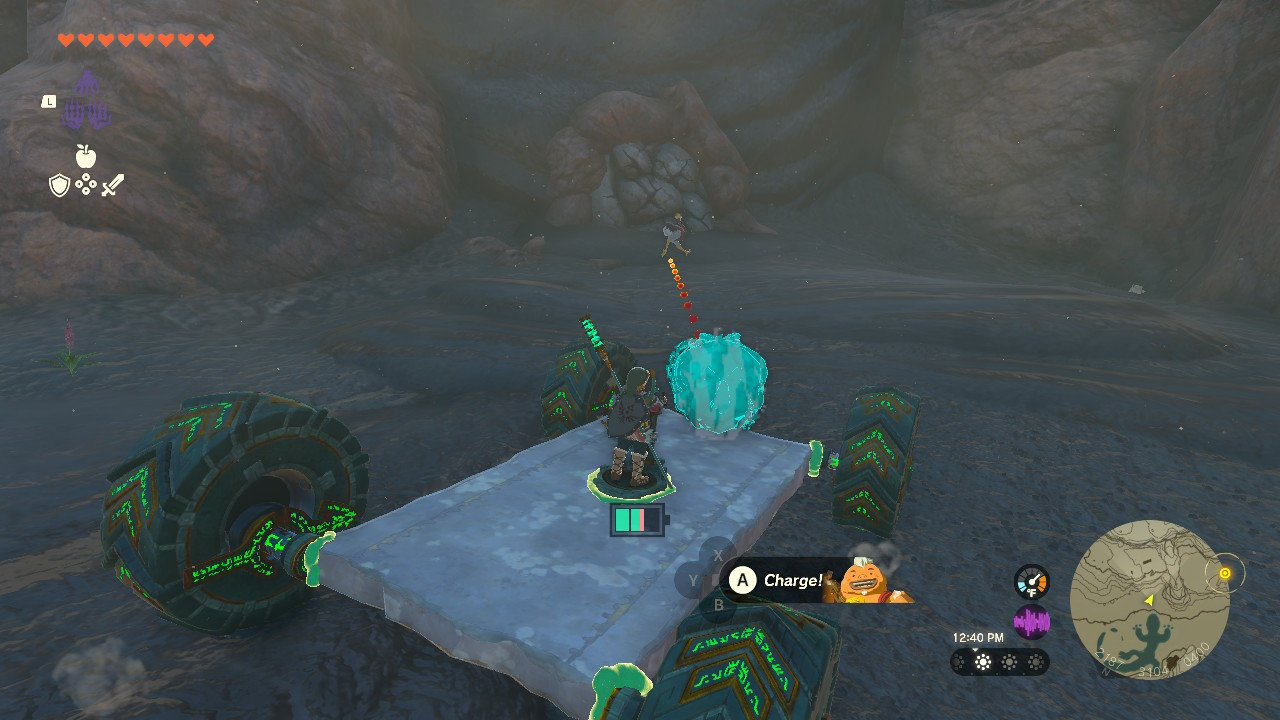Click the green zonai battery charge meter

coord(636,518)
